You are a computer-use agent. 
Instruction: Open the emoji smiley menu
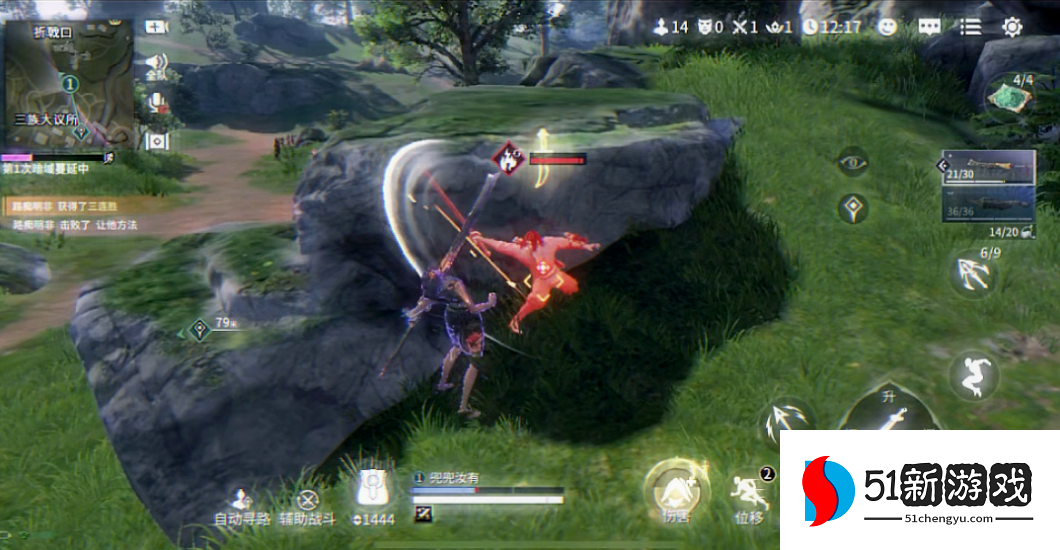click(x=887, y=27)
